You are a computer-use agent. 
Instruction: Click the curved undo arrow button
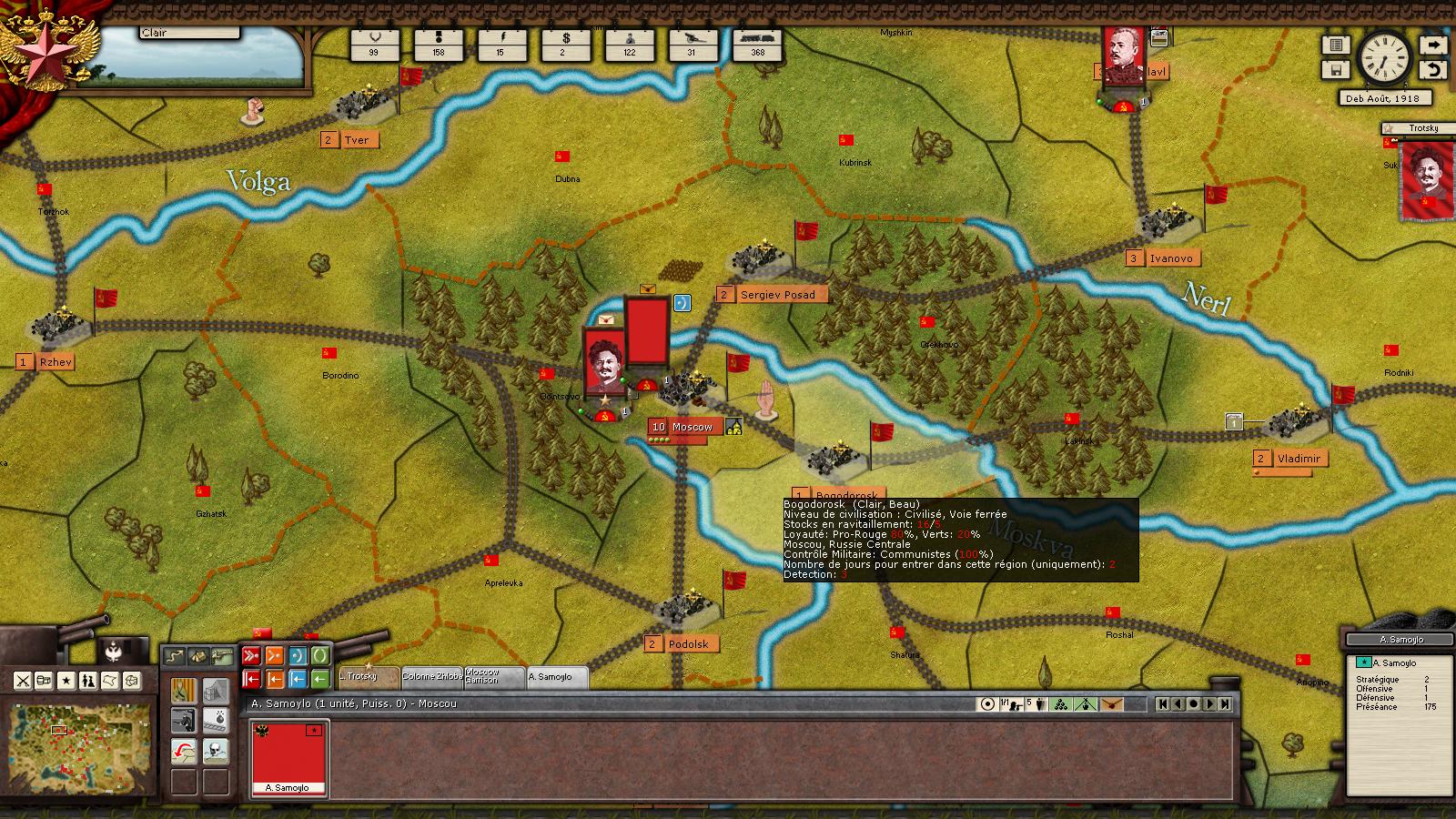pos(1433,70)
